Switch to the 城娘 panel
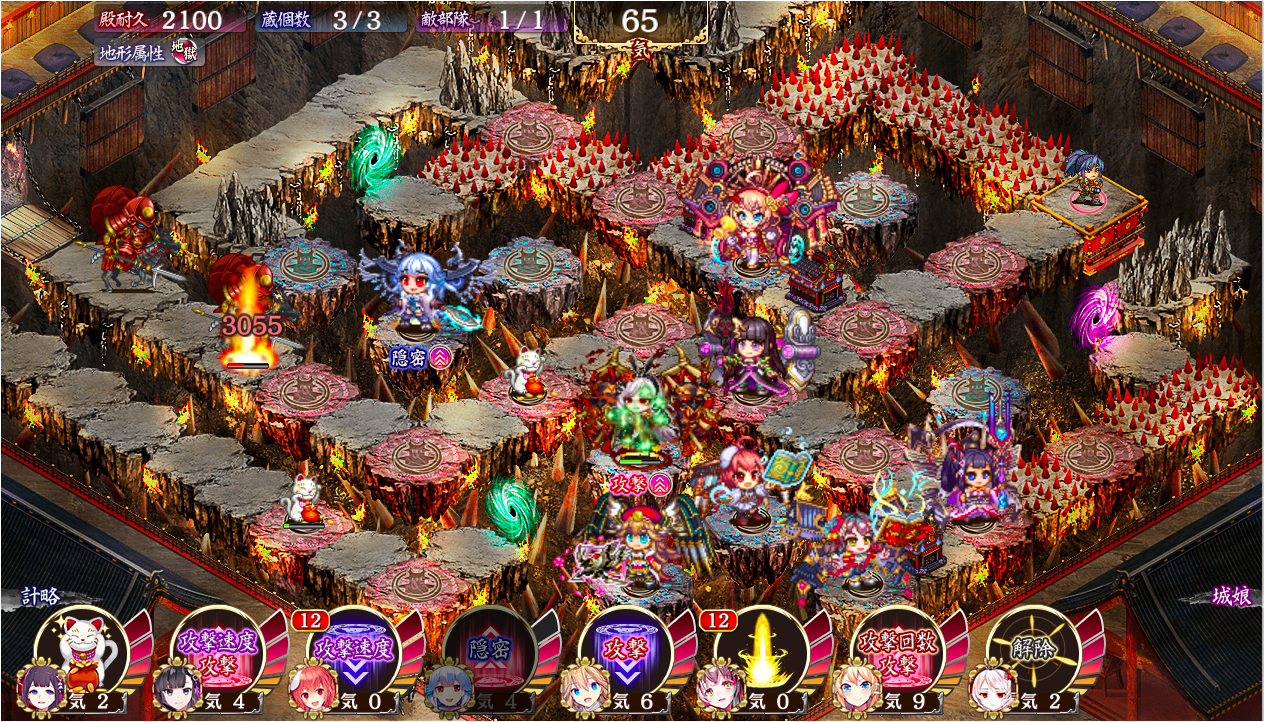1264x722 pixels. point(1231,597)
